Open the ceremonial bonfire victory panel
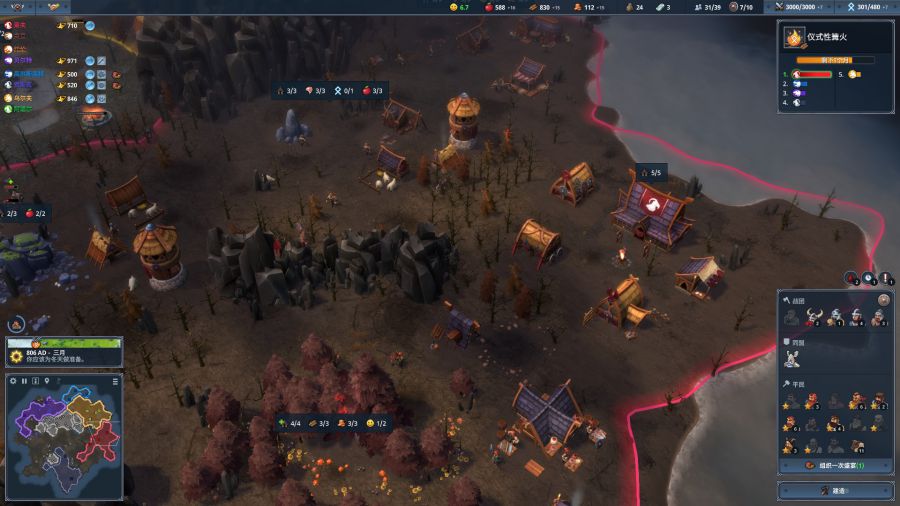 [835, 40]
